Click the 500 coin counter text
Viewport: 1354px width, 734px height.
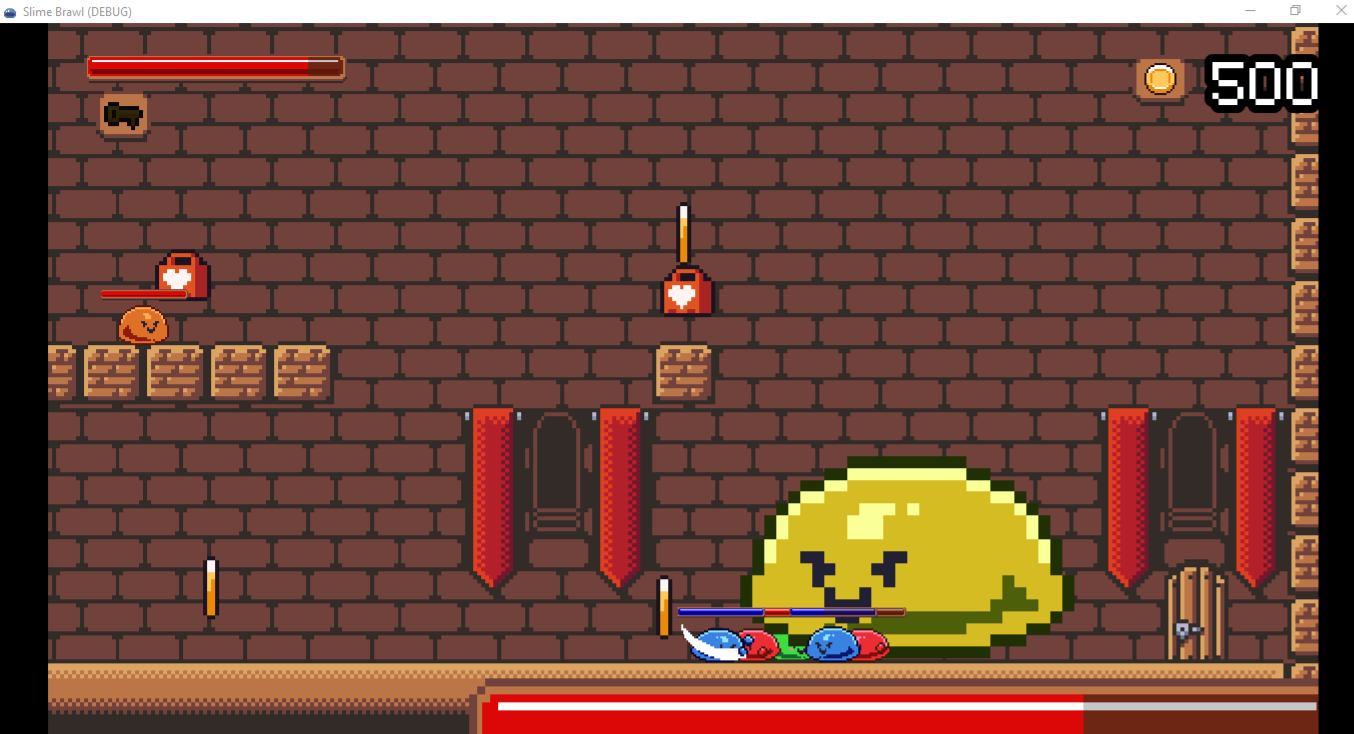(x=1262, y=85)
